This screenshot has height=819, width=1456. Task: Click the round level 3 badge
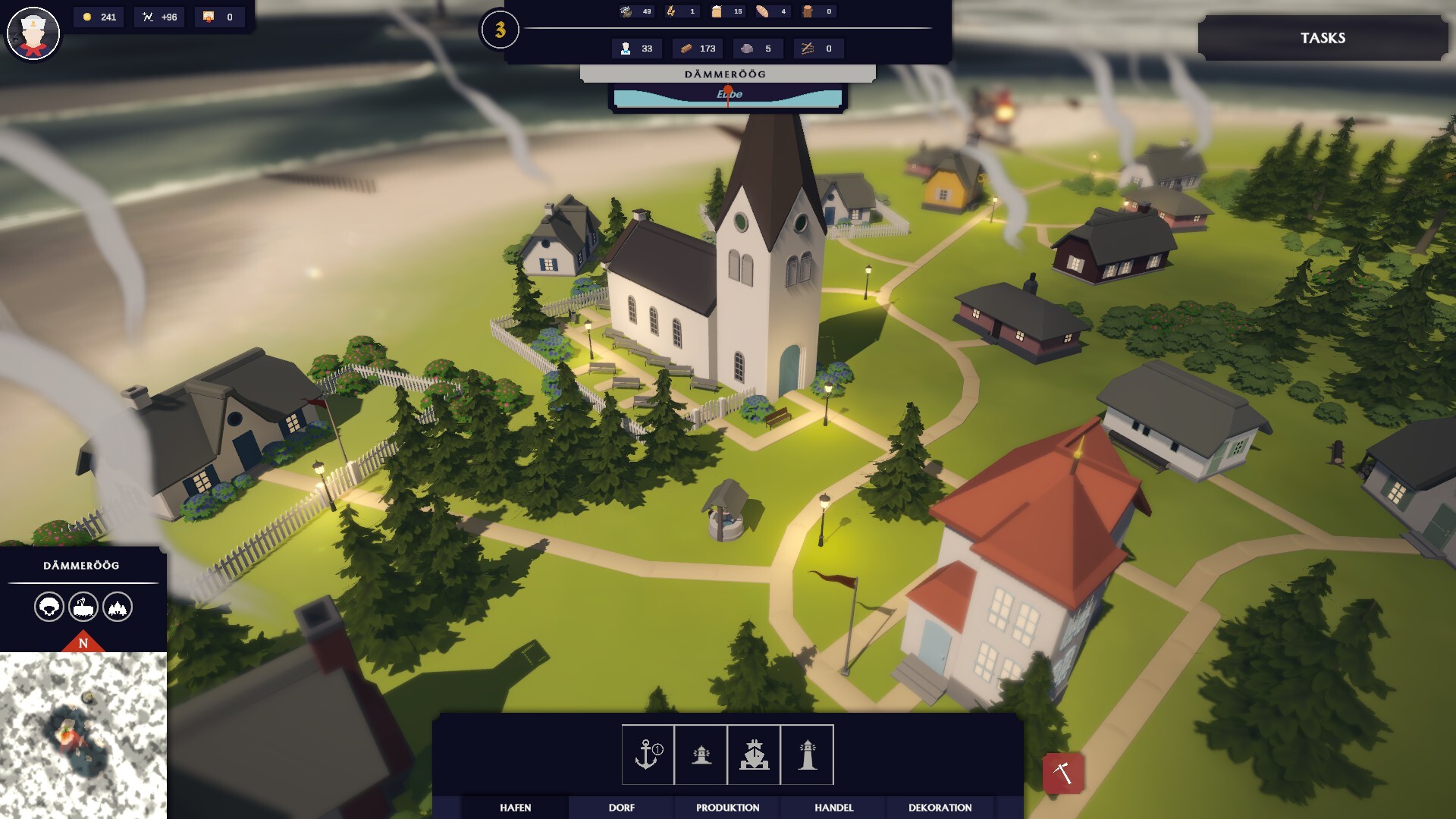(x=500, y=30)
